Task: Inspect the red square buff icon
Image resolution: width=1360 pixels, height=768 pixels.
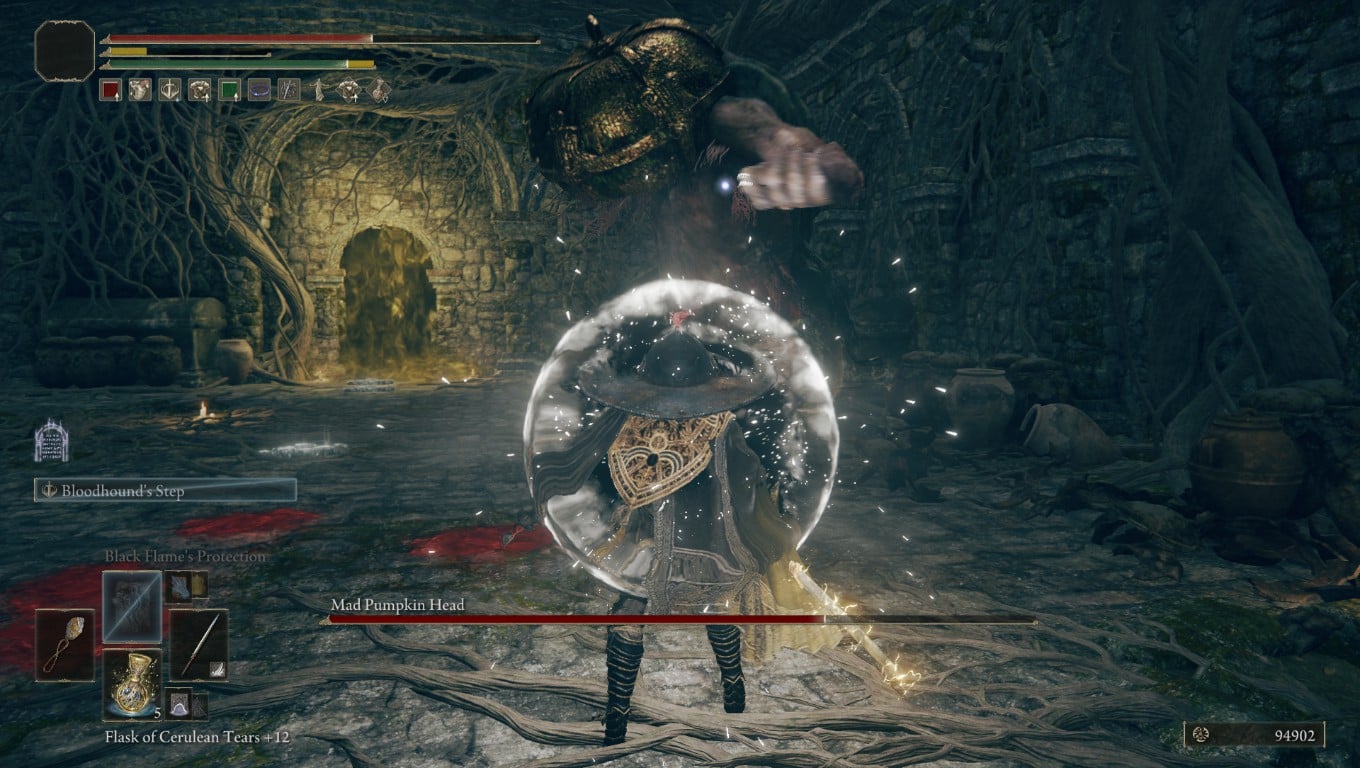Action: click(110, 91)
